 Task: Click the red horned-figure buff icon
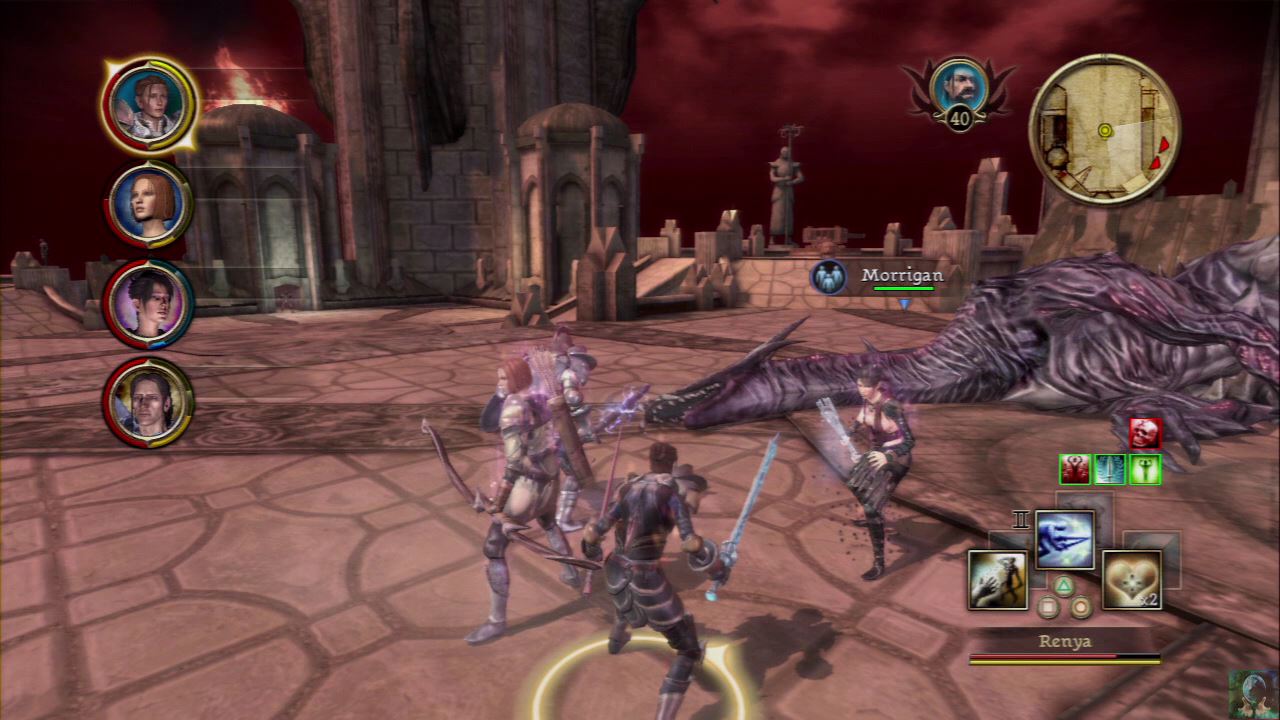(1075, 469)
